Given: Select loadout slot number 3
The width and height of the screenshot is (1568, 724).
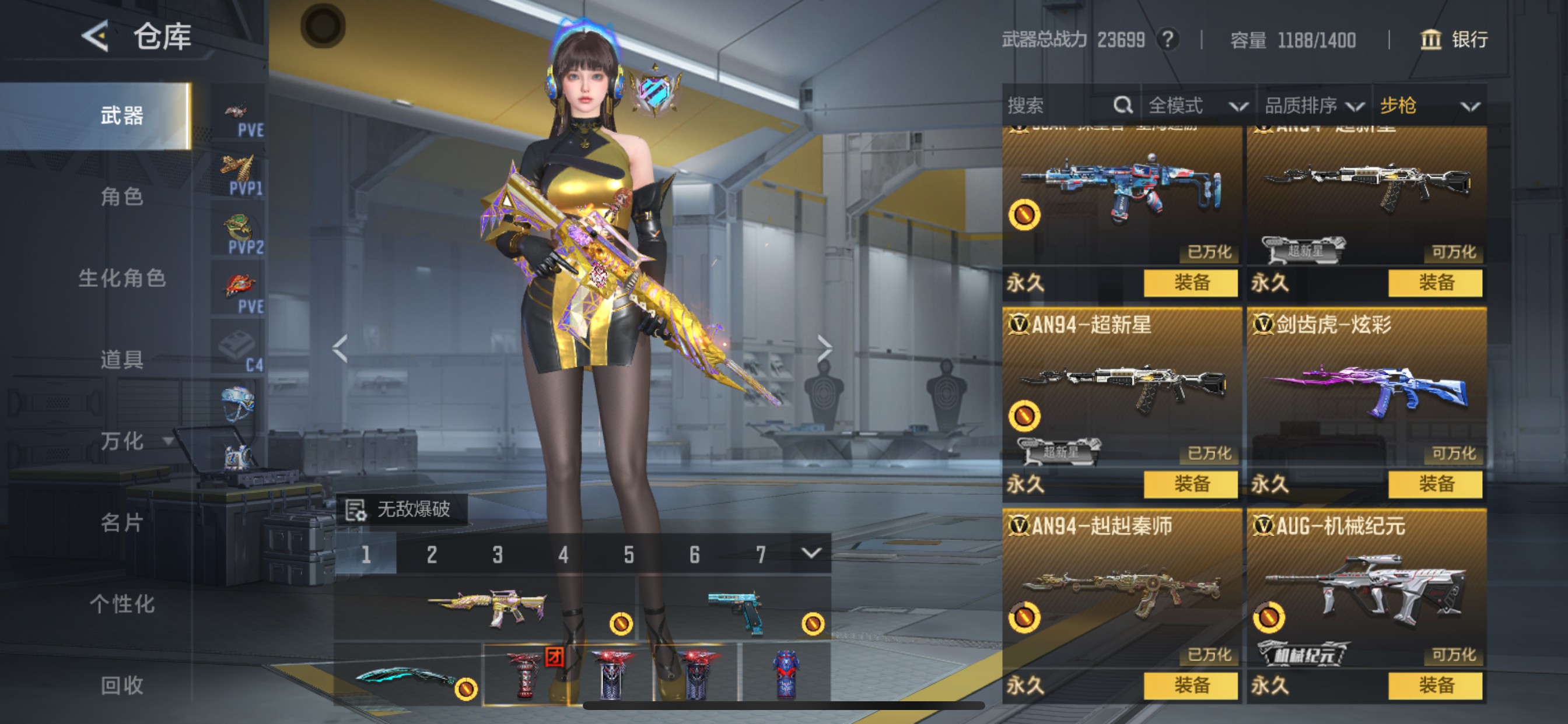Looking at the screenshot, I should point(498,554).
